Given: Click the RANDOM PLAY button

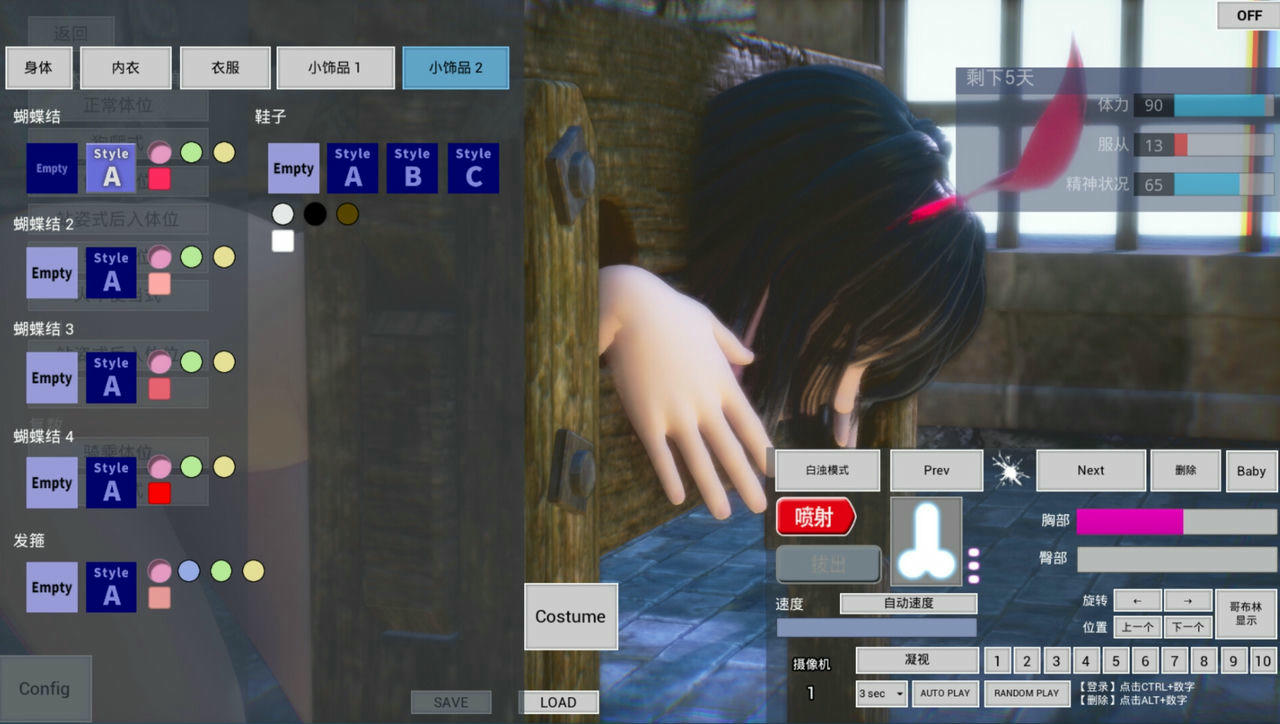Looking at the screenshot, I should click(1027, 693).
